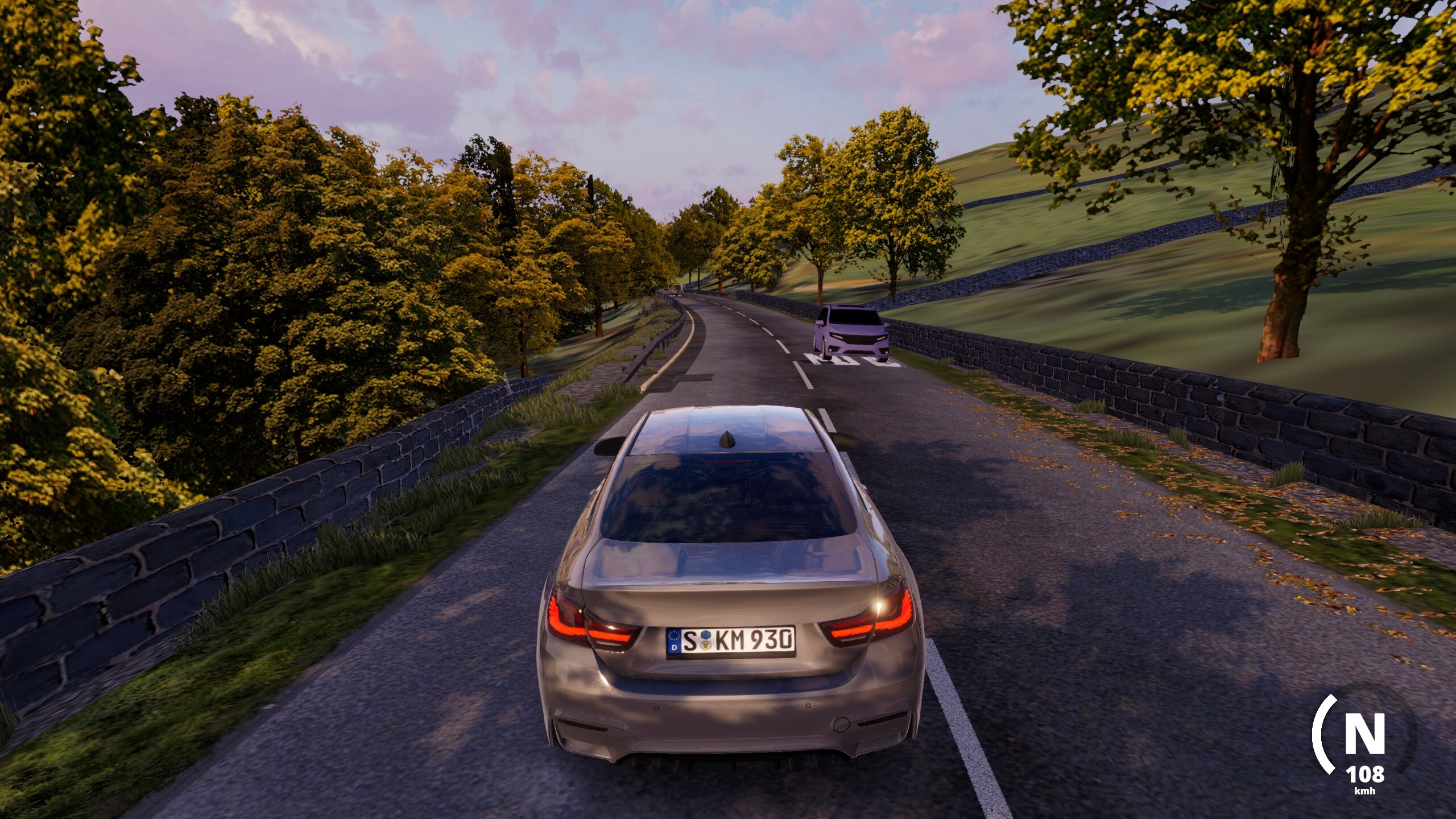Select the EU flag emblem on the license plate
1456x819 pixels.
point(674,640)
